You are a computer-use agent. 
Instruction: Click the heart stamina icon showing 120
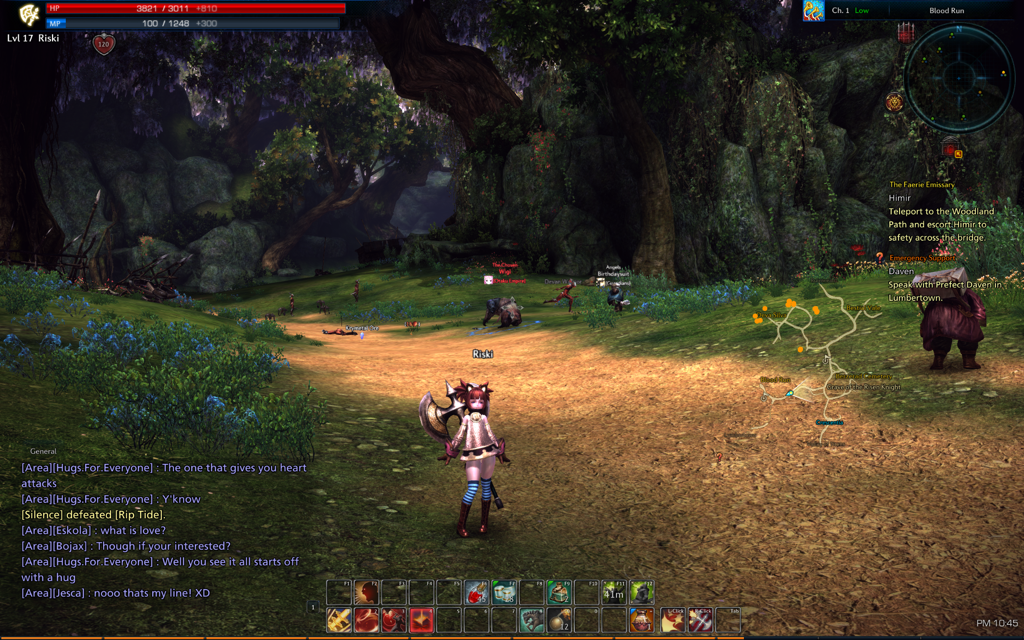104,44
